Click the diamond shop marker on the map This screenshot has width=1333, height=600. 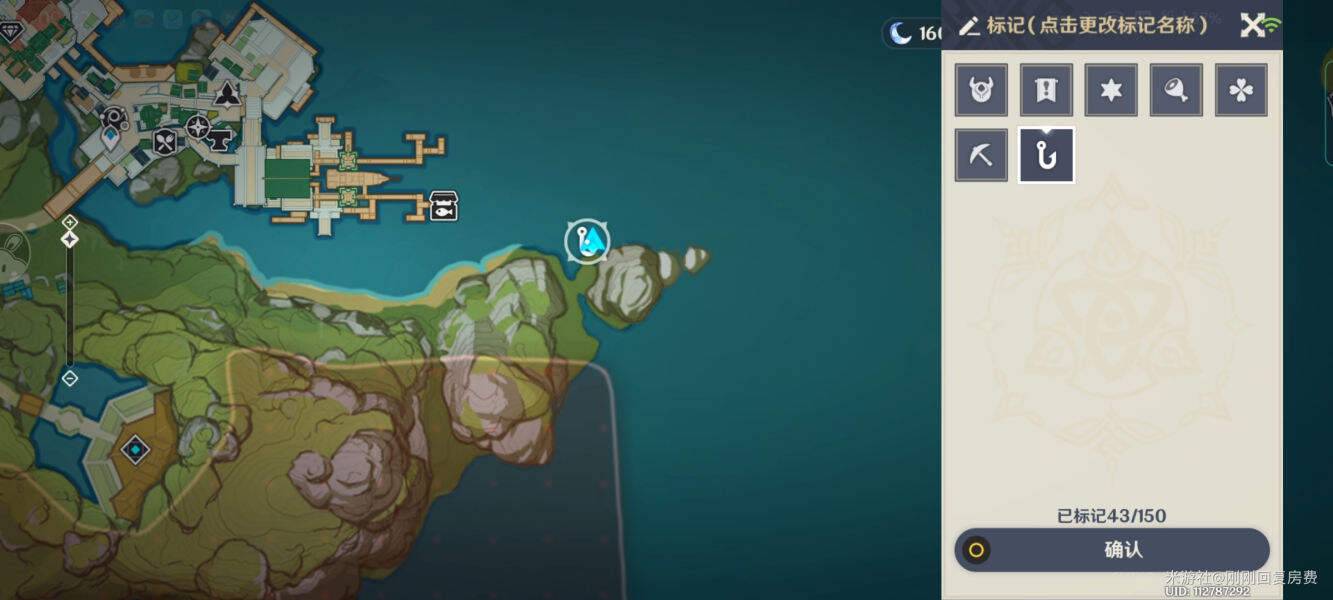tap(12, 32)
